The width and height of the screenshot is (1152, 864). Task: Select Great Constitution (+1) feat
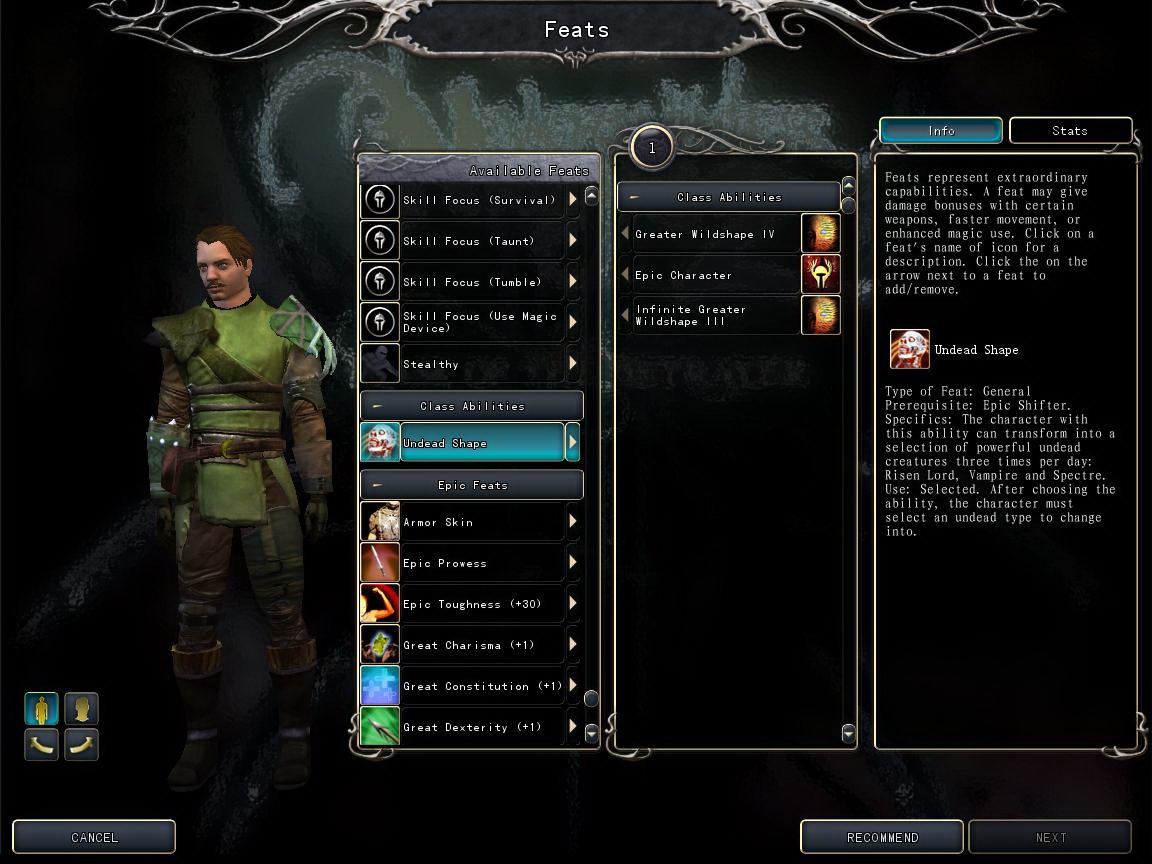481,686
